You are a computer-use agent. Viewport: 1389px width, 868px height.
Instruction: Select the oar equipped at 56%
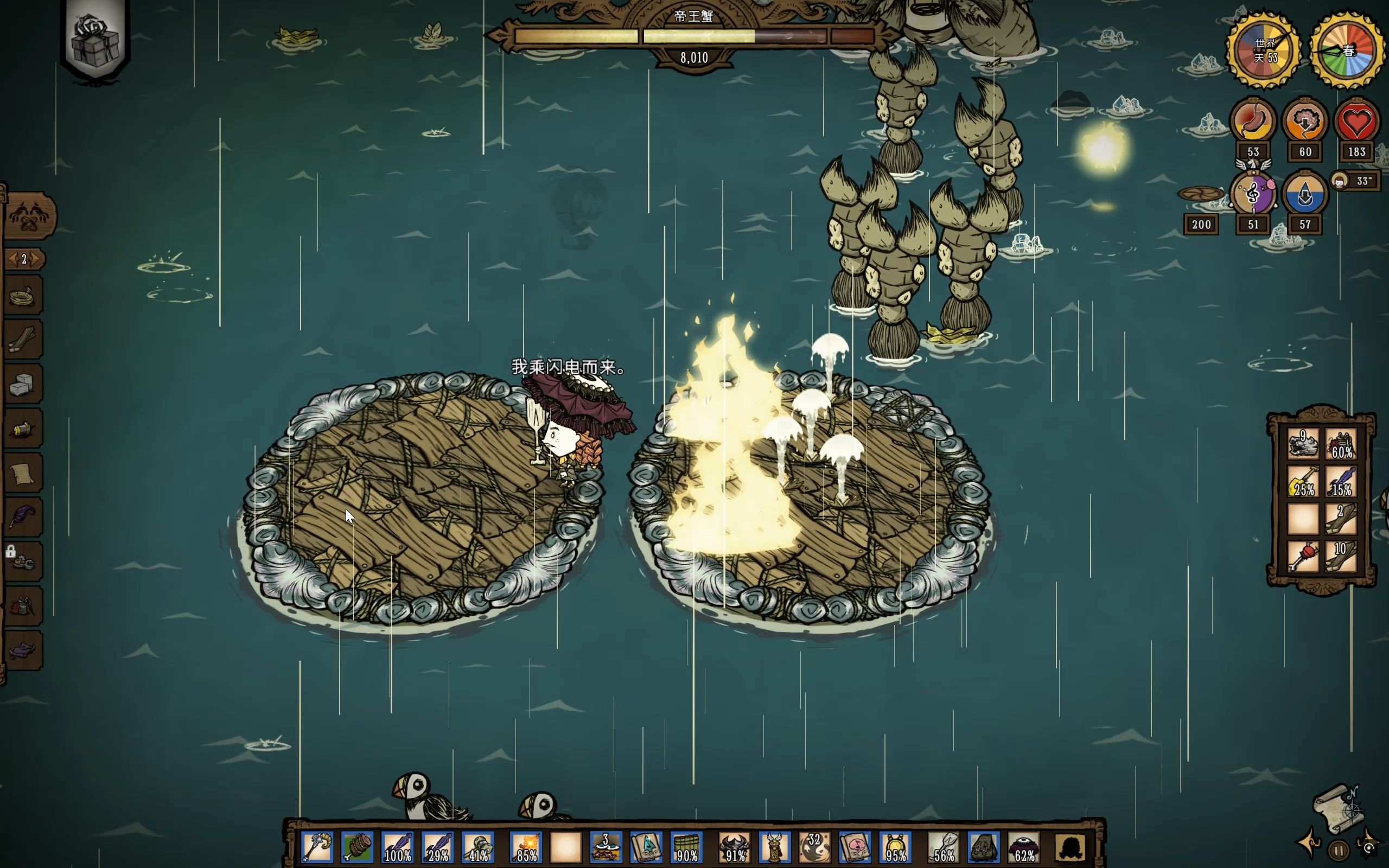tap(944, 847)
